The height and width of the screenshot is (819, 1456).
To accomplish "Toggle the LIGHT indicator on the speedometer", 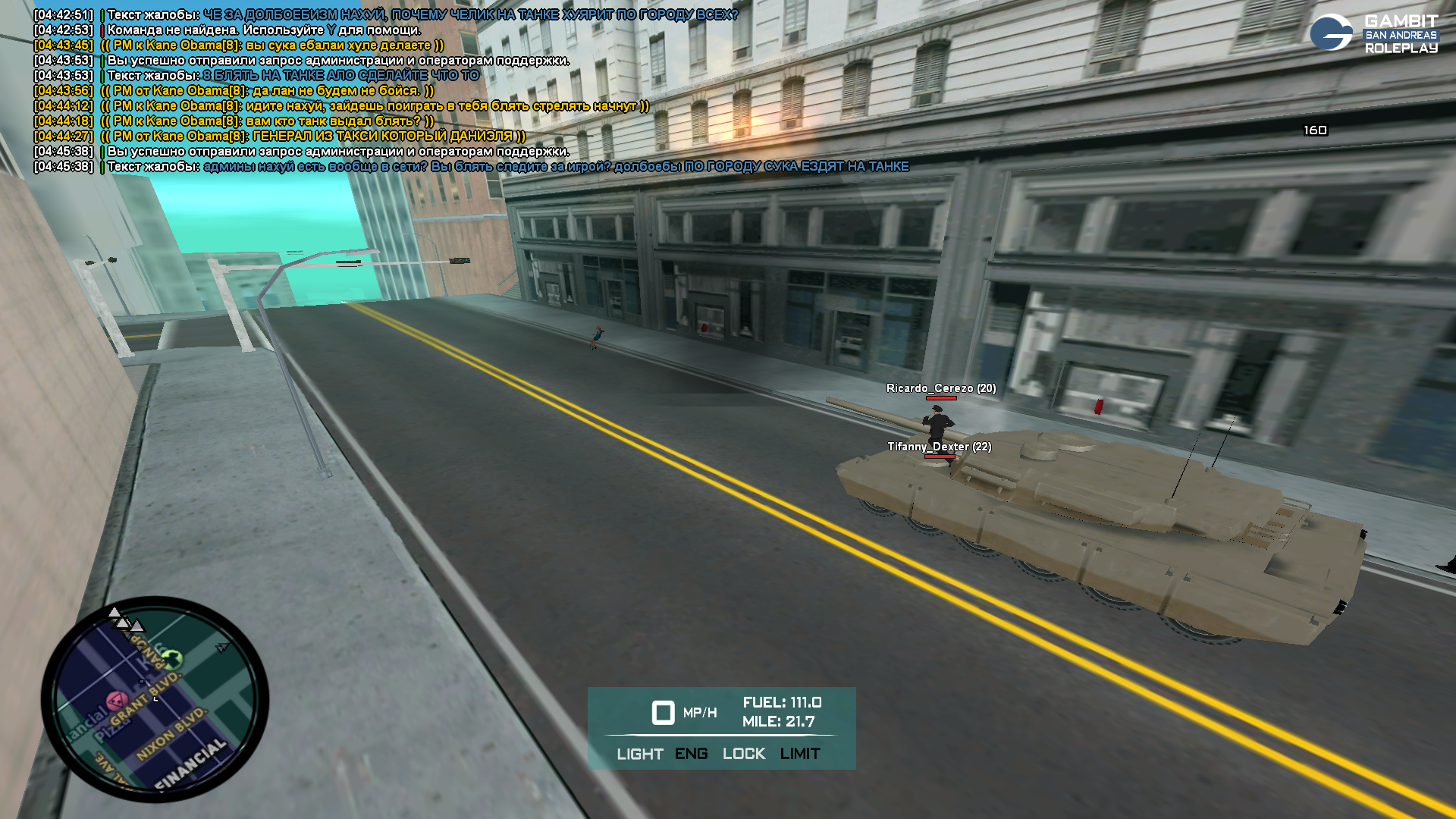I will (639, 754).
